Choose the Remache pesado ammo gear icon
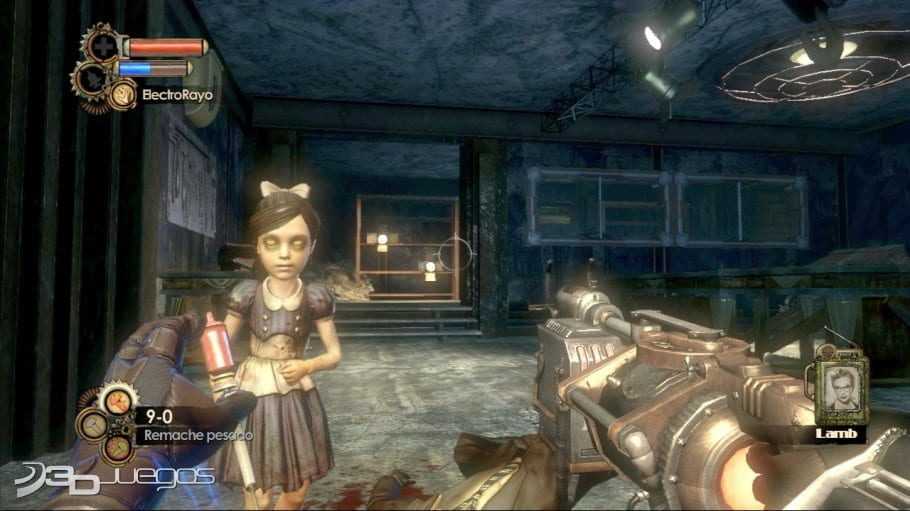 [116, 403]
